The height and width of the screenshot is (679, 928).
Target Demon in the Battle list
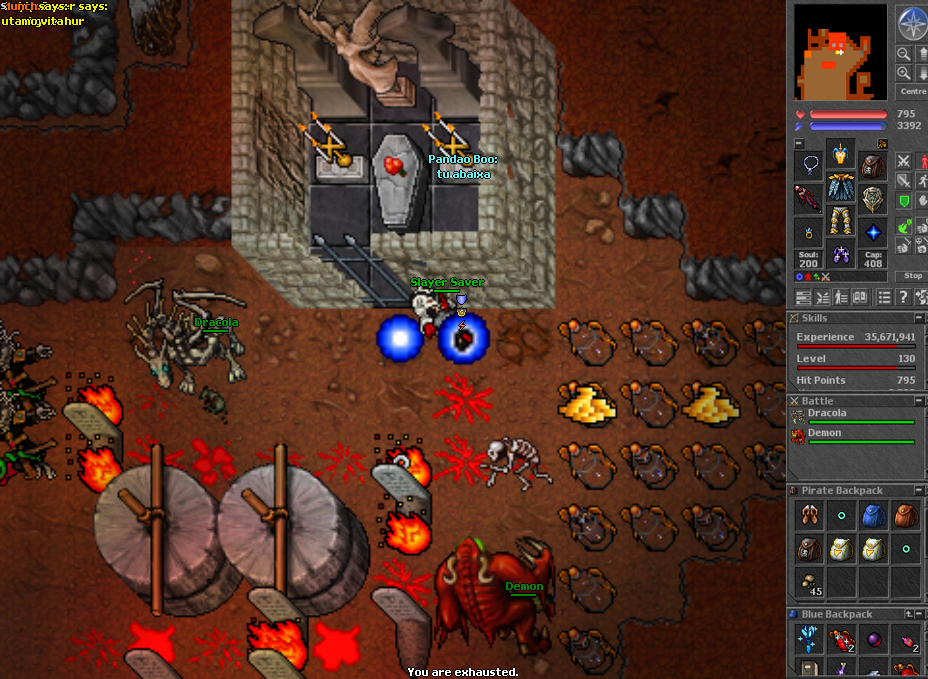pyautogui.click(x=825, y=433)
